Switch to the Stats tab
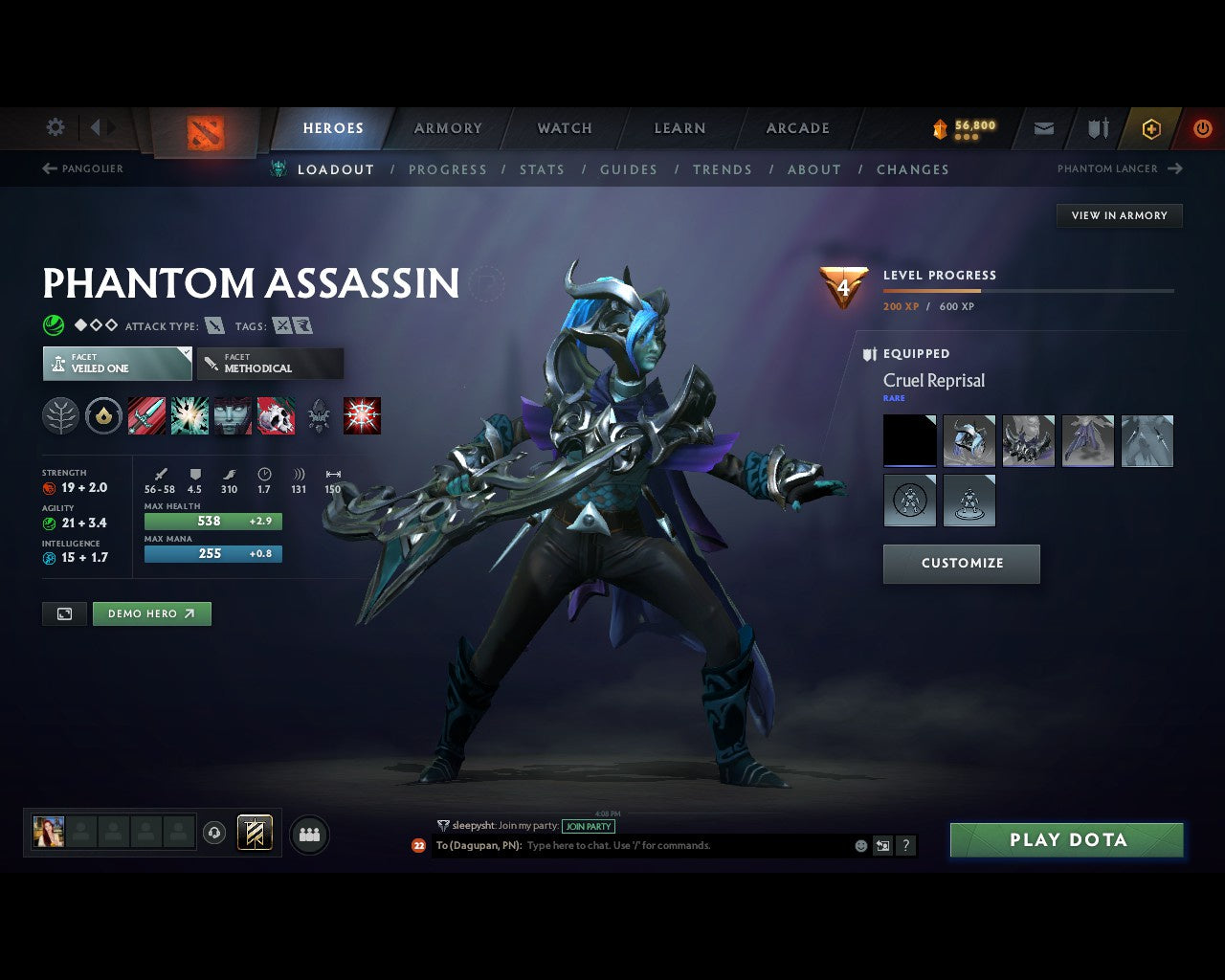 (x=542, y=169)
